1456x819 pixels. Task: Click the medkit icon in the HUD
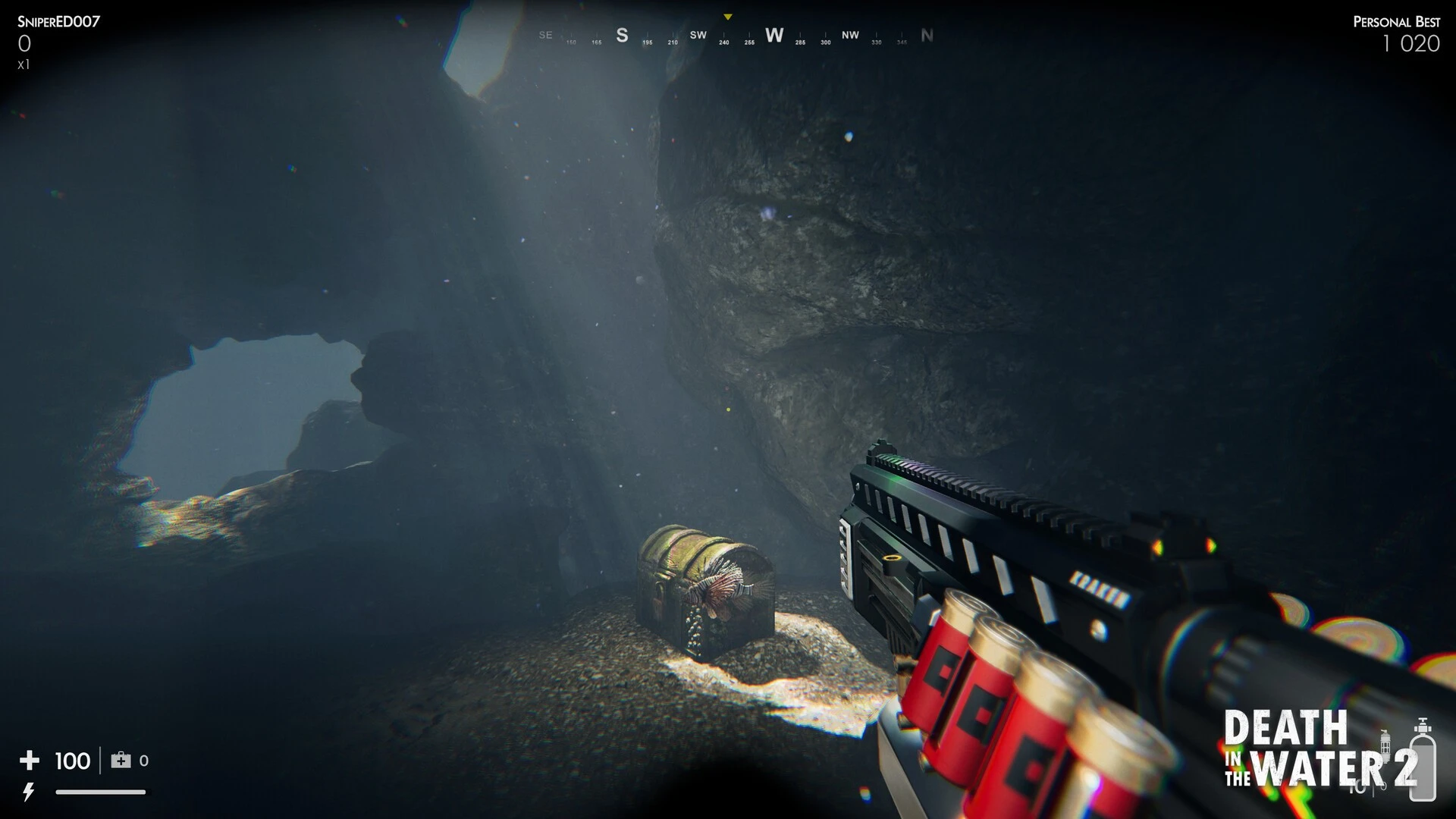(x=121, y=760)
